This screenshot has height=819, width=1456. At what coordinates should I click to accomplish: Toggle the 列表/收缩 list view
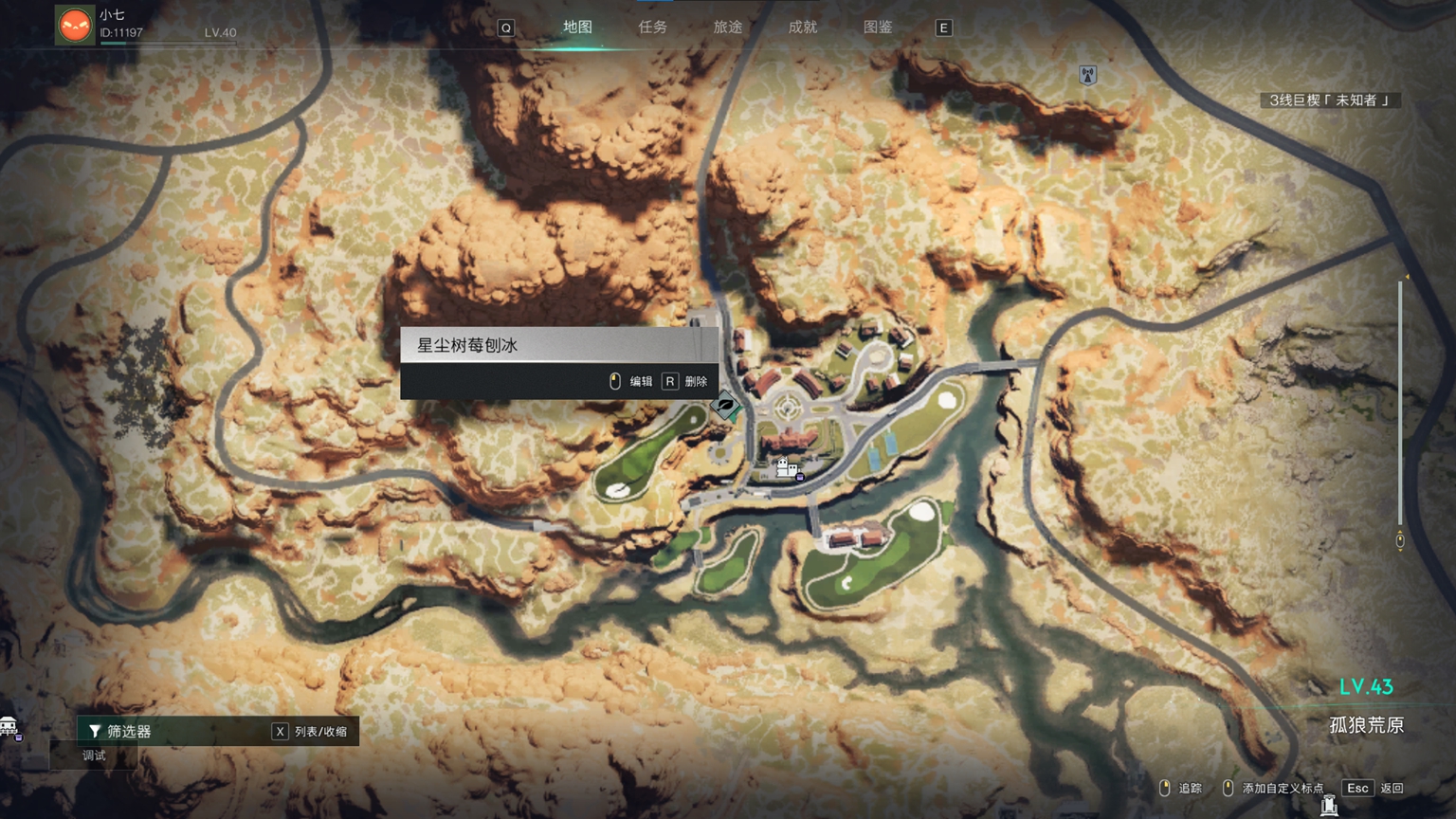tap(311, 731)
